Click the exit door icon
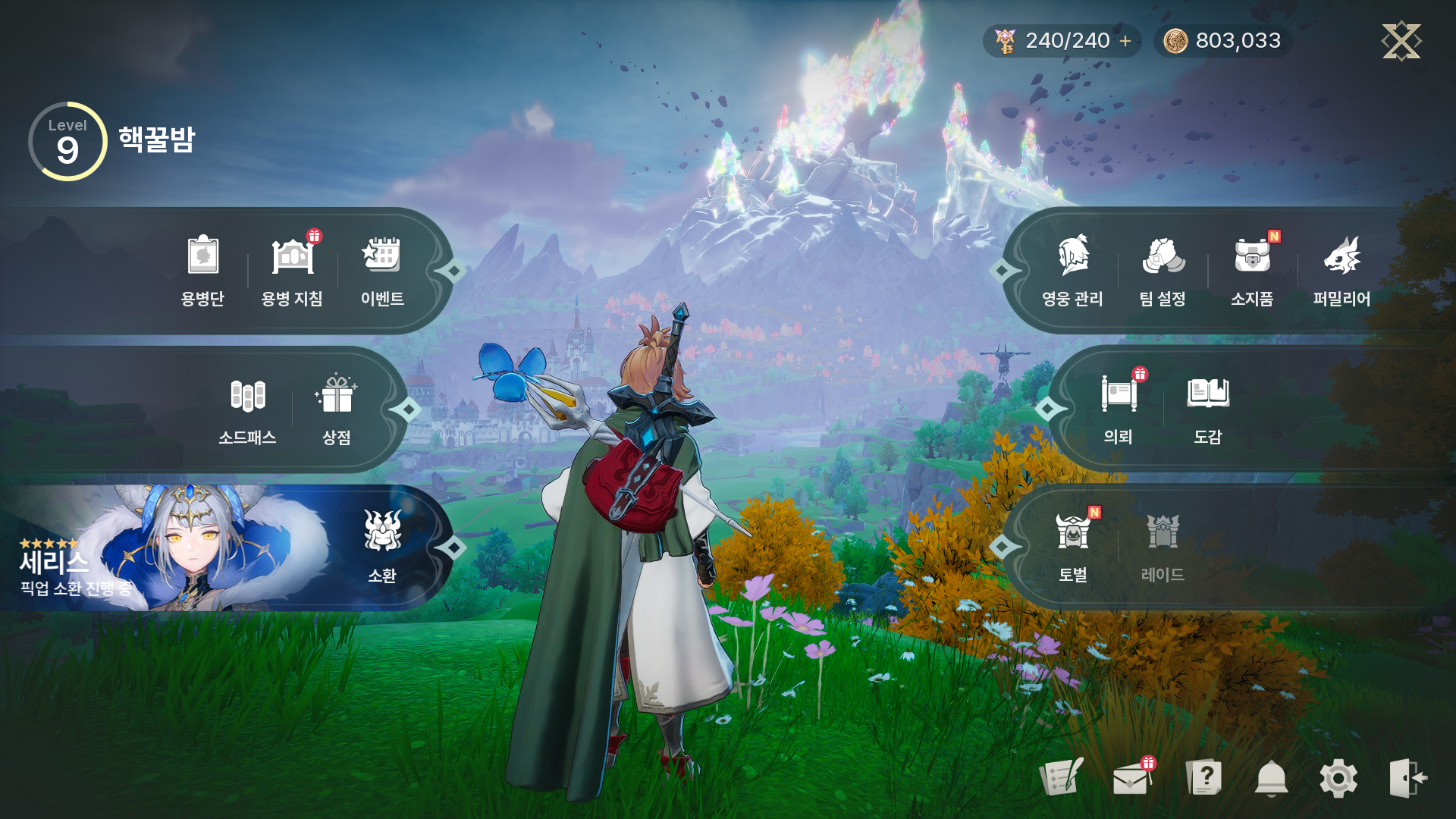The width and height of the screenshot is (1456, 819). pyautogui.click(x=1407, y=778)
